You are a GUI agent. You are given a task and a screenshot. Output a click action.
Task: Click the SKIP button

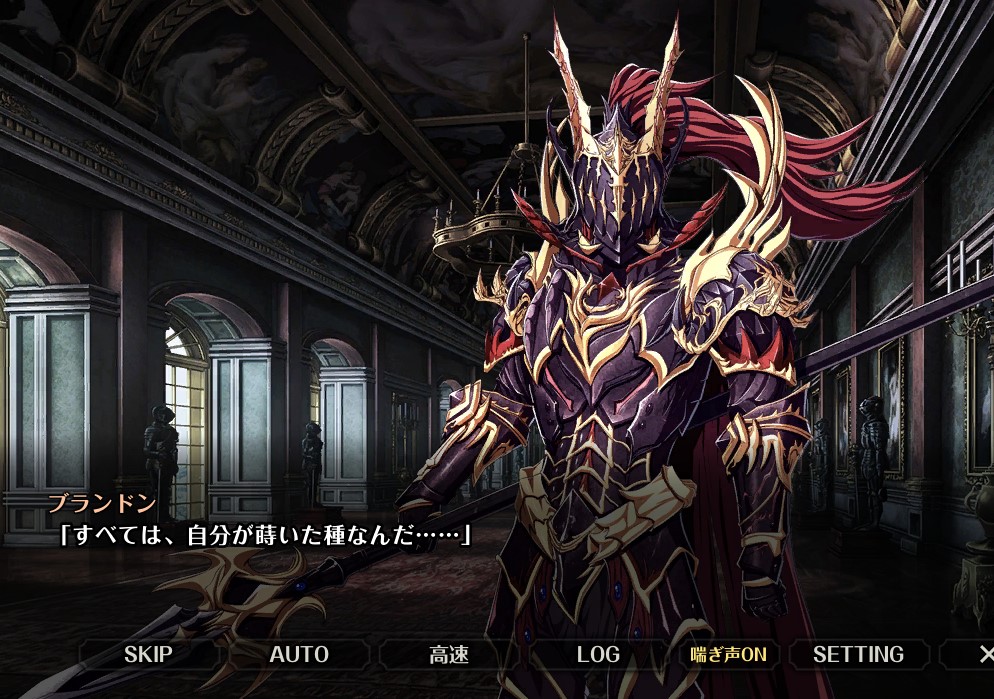[x=148, y=655]
